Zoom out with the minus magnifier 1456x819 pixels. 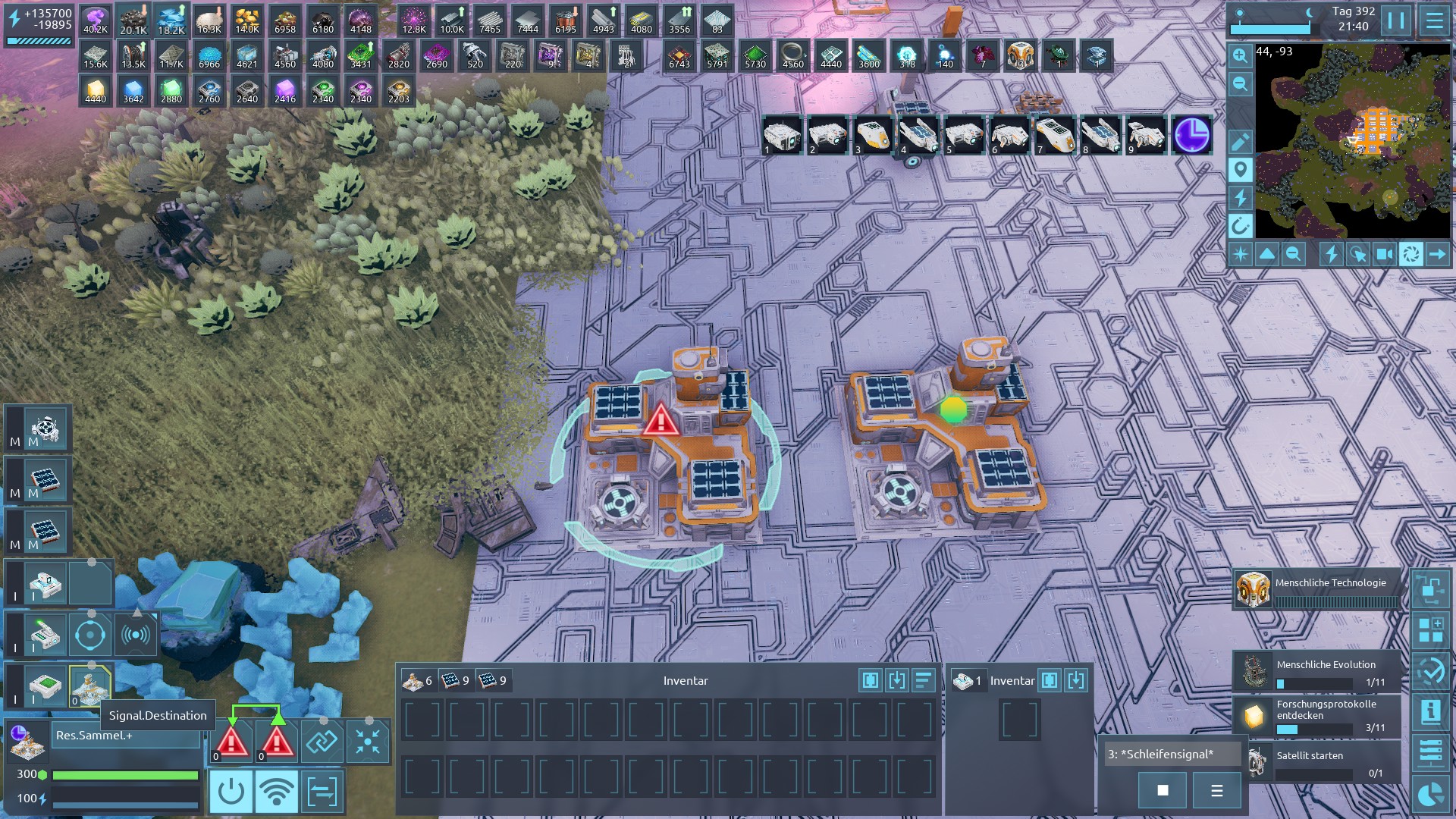pos(1240,83)
